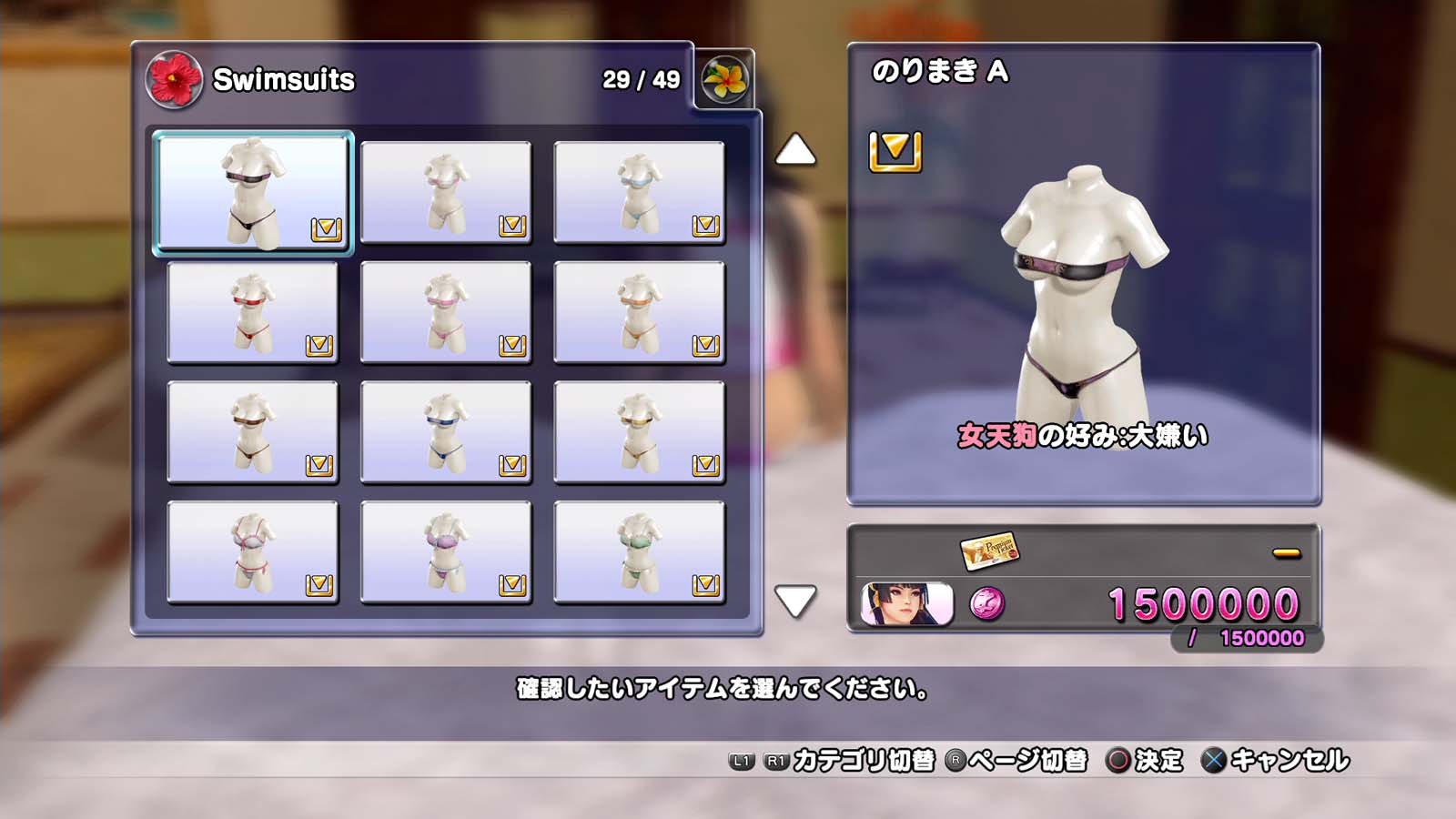Select the highlighted black swimsuit tile
This screenshot has width=1456, height=819.
[x=253, y=192]
